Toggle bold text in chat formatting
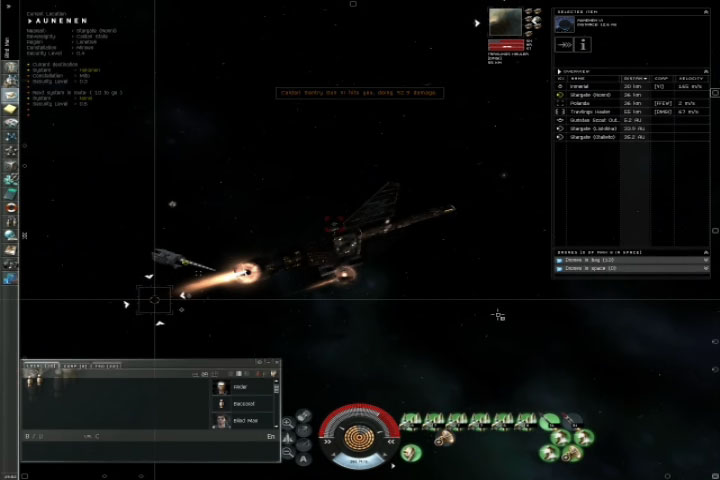 [28, 436]
